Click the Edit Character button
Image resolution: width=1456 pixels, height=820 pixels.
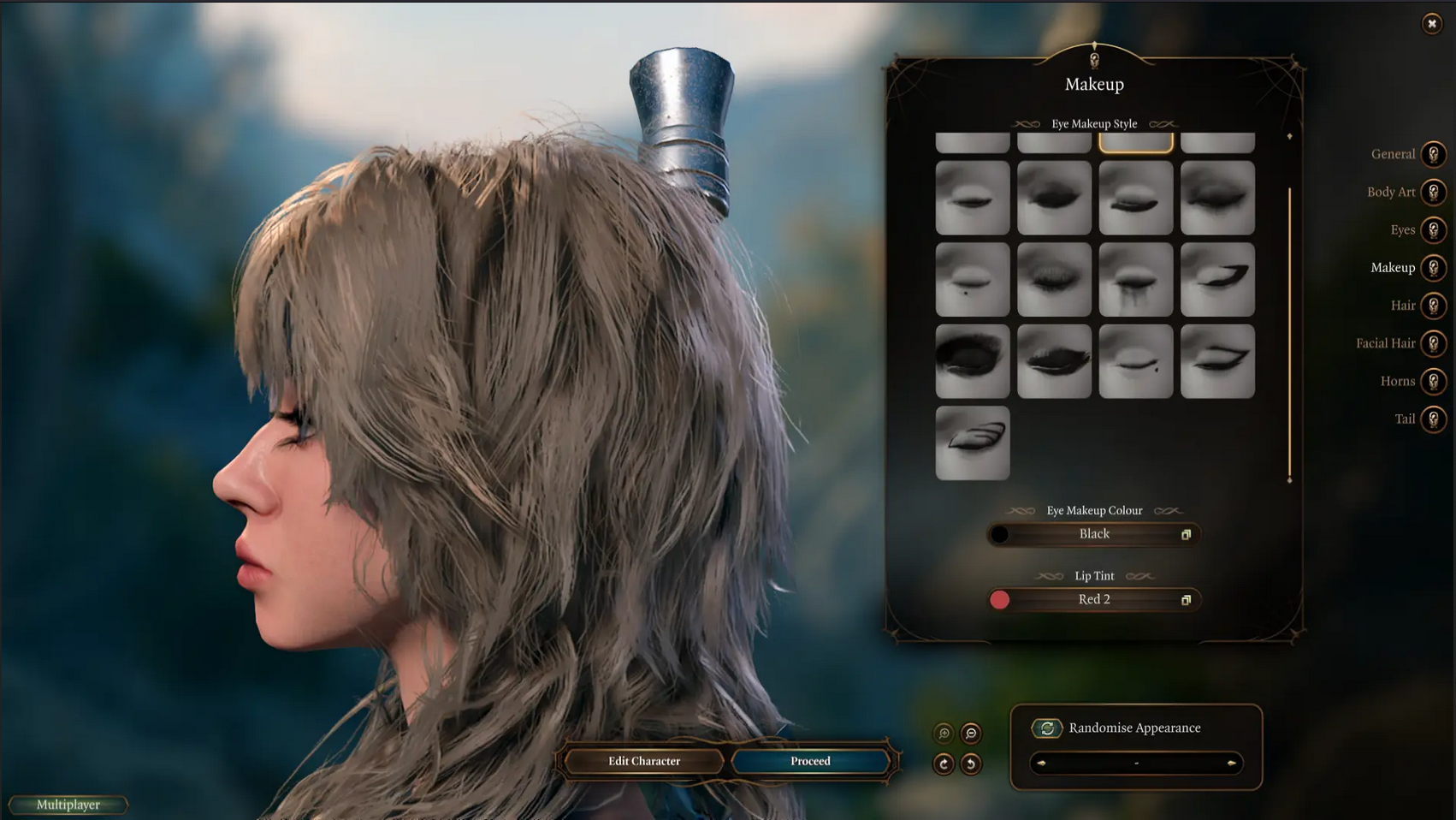(644, 761)
